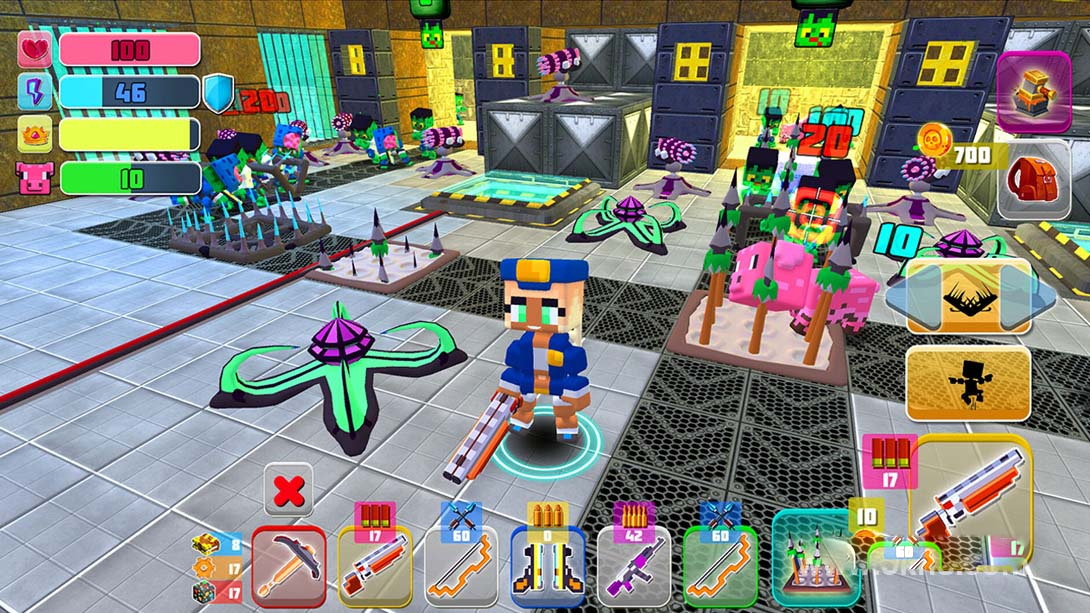Activate the spike trap placement button

tap(968, 296)
